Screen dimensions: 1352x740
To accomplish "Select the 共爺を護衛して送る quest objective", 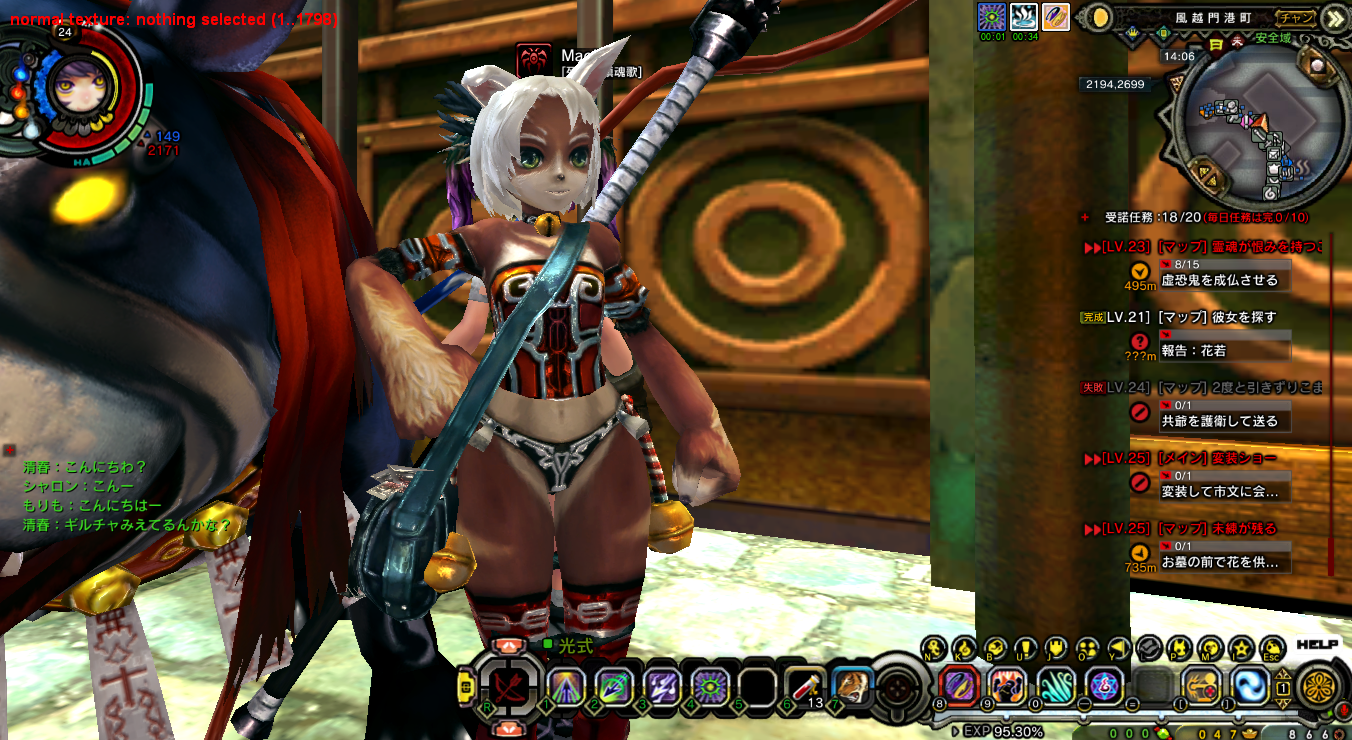I will click(1219, 421).
